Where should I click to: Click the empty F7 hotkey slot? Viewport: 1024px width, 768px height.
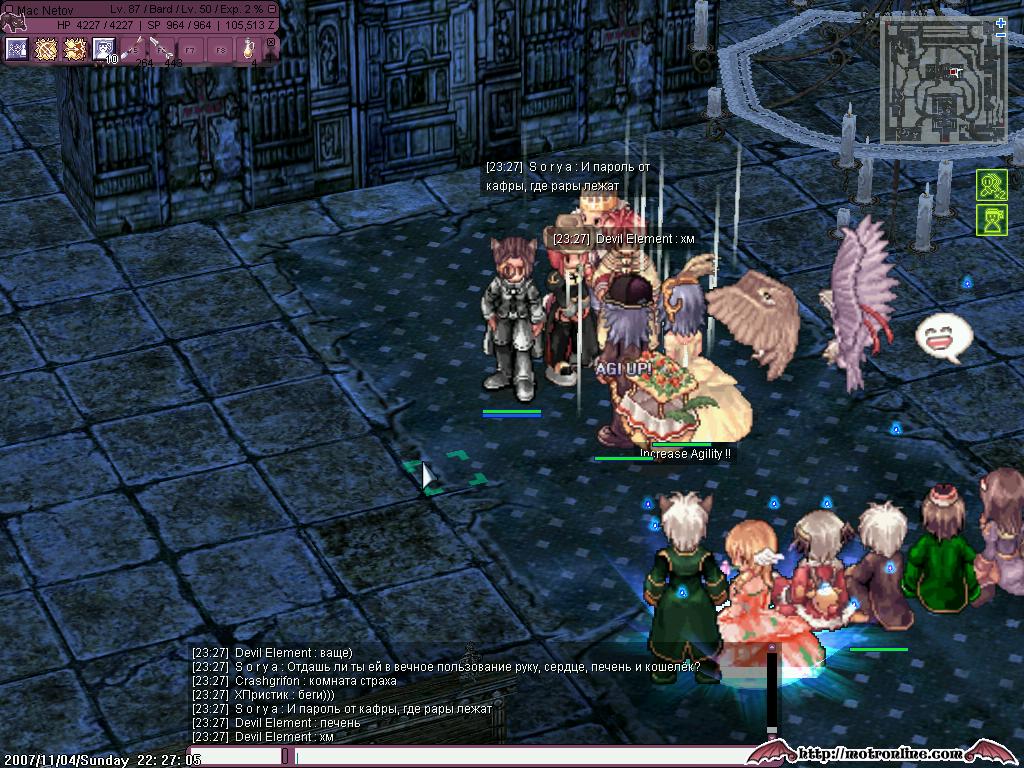coord(191,49)
